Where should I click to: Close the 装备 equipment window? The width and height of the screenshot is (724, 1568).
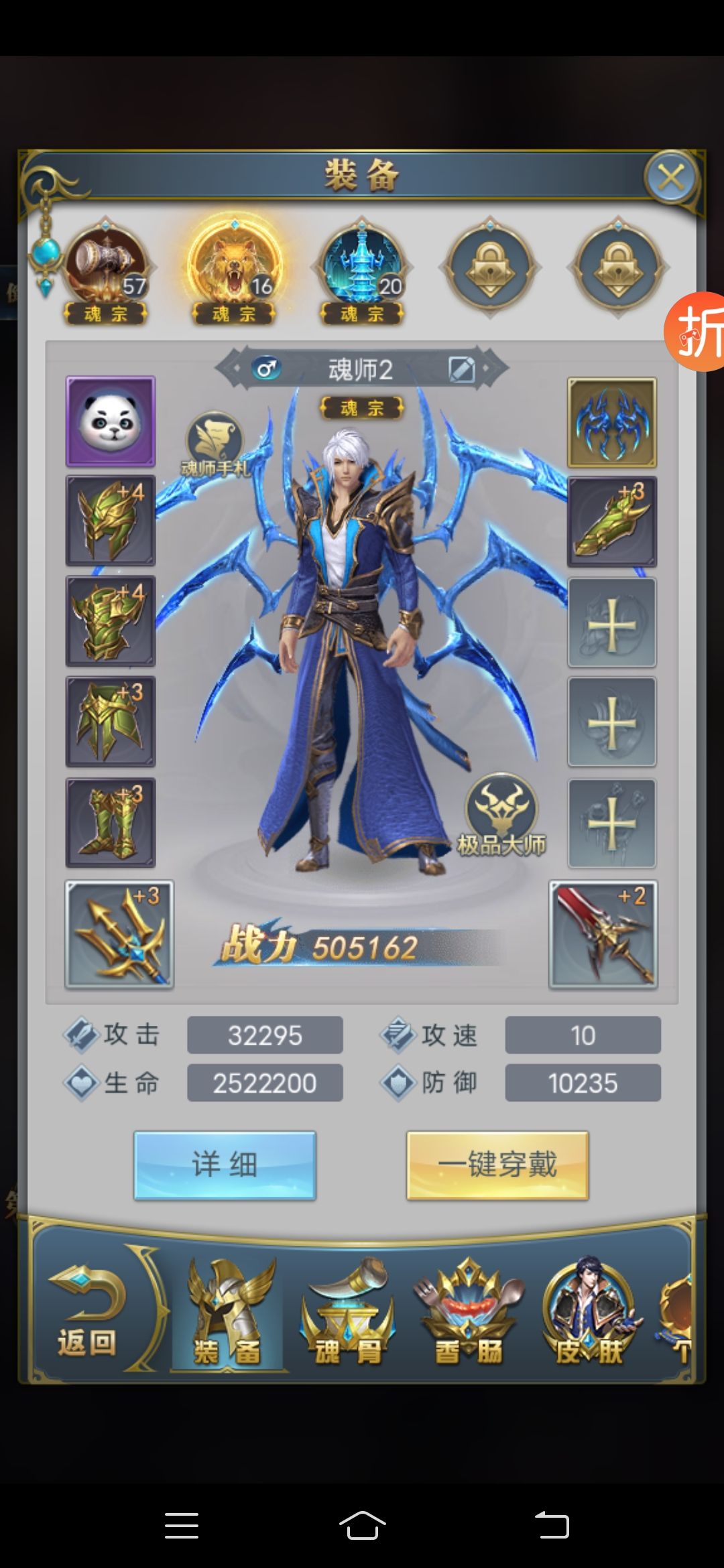coord(671,178)
